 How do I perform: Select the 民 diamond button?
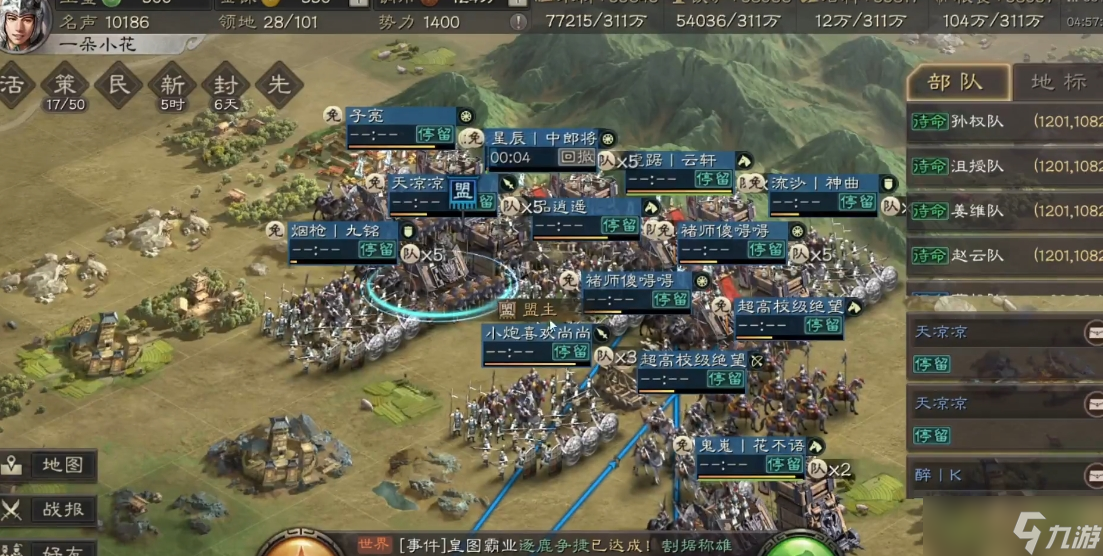pyautogui.click(x=119, y=85)
